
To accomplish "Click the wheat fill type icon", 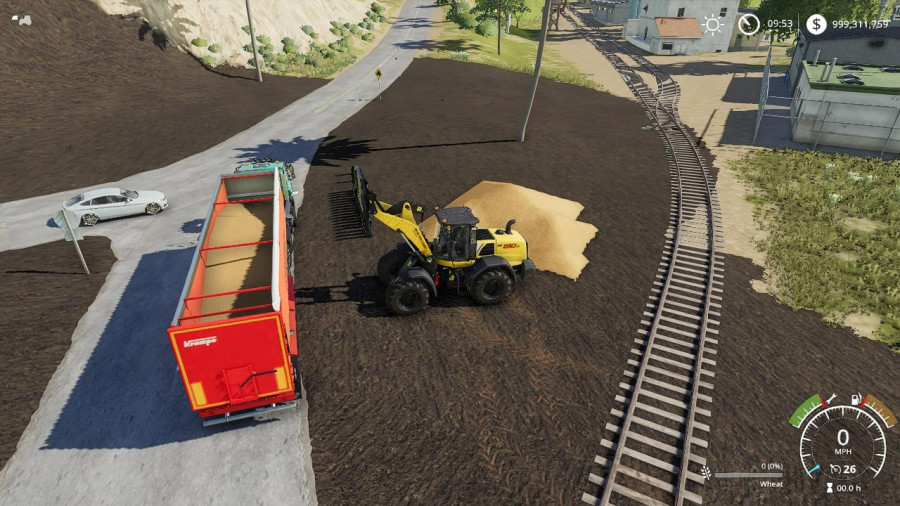I will click(707, 473).
